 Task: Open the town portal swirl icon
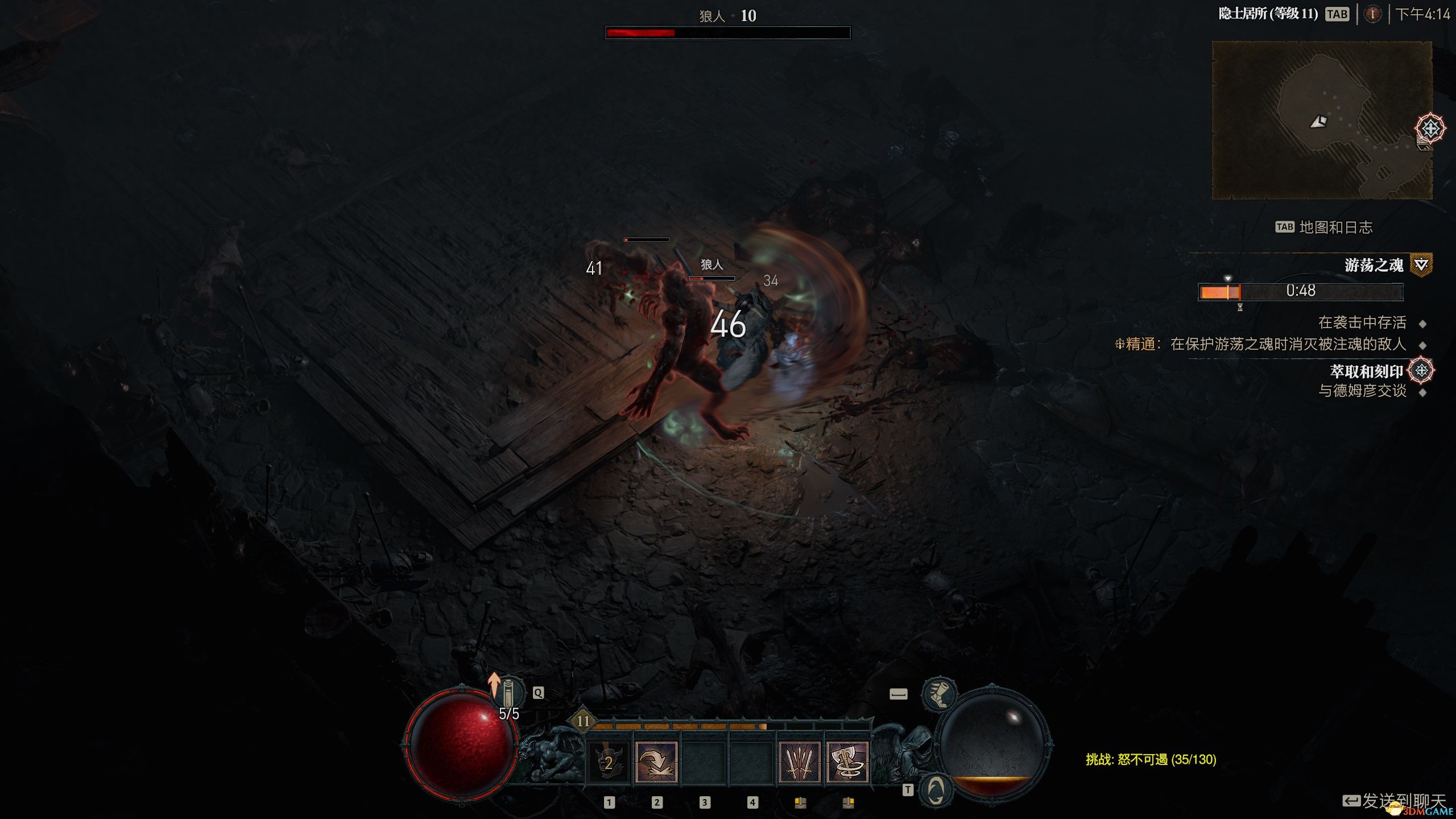936,790
